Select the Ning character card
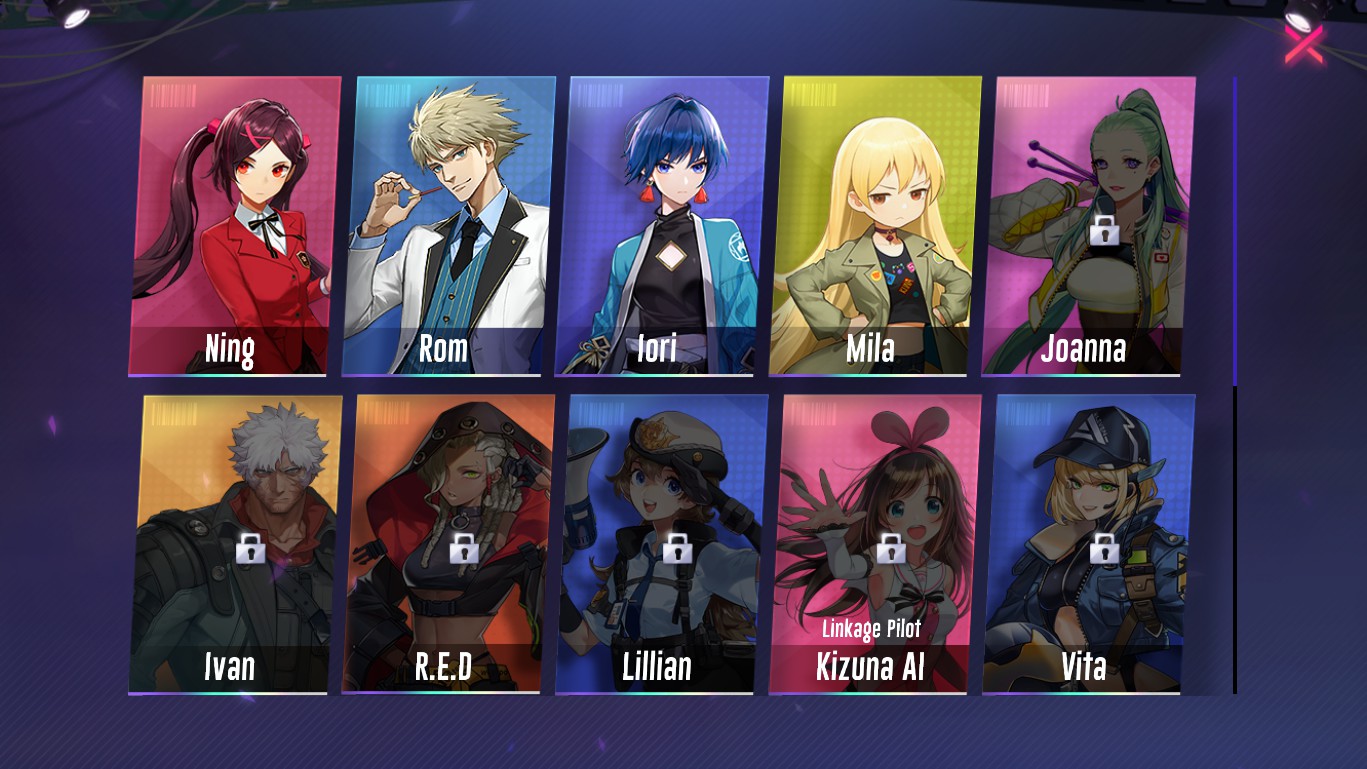 pos(234,226)
